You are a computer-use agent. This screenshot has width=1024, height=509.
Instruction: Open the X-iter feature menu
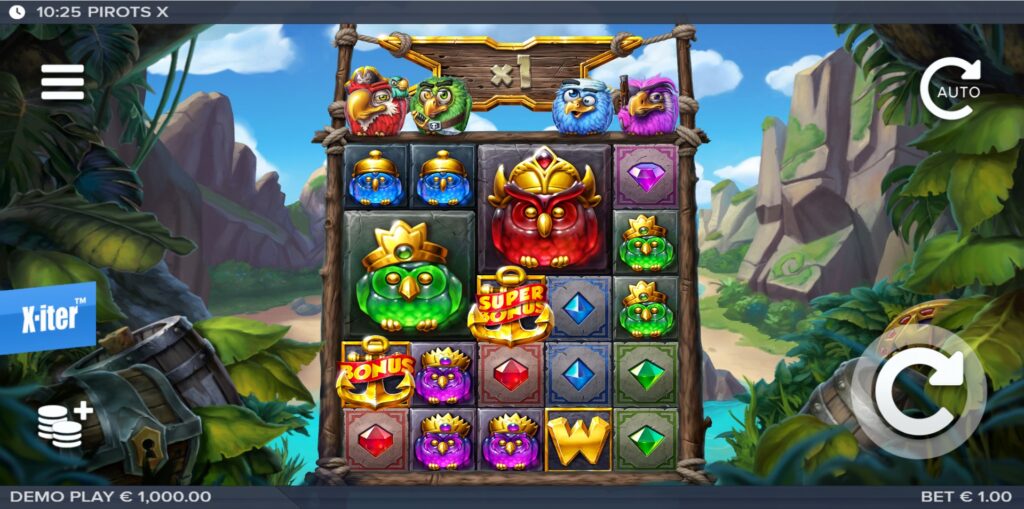(x=48, y=319)
